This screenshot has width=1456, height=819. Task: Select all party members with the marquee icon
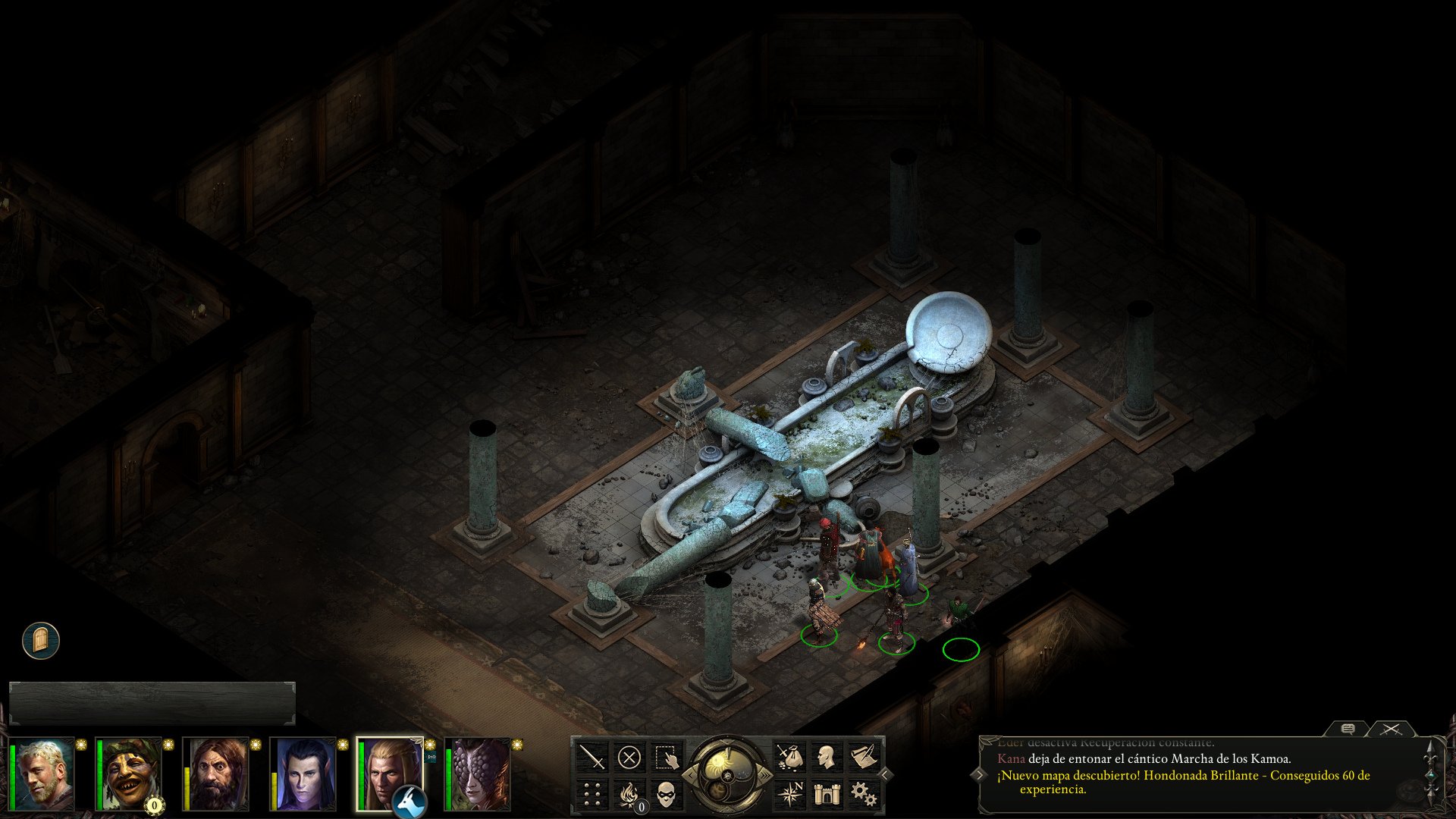[667, 757]
